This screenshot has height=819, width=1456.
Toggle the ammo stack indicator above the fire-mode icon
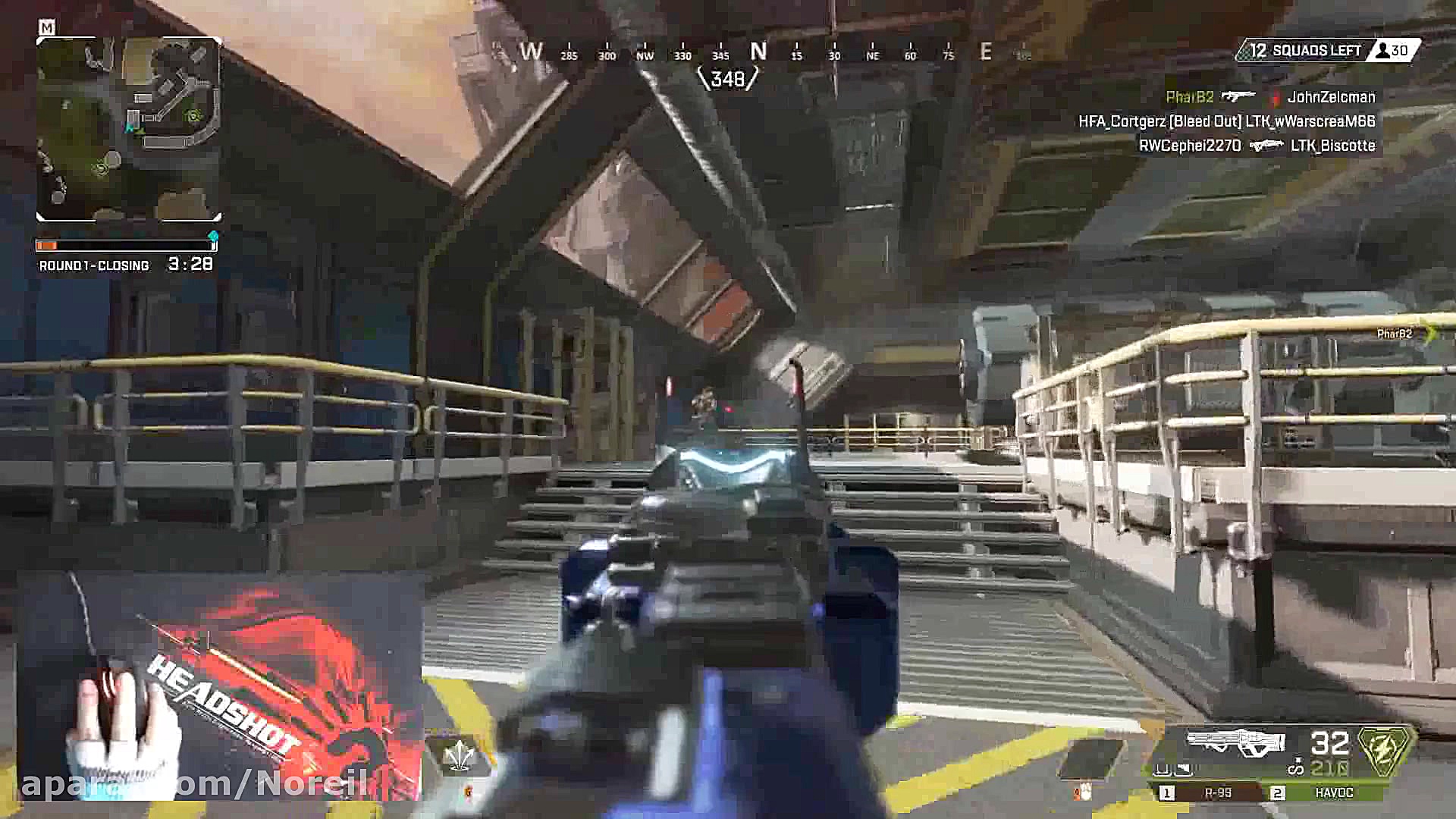(x=1299, y=758)
